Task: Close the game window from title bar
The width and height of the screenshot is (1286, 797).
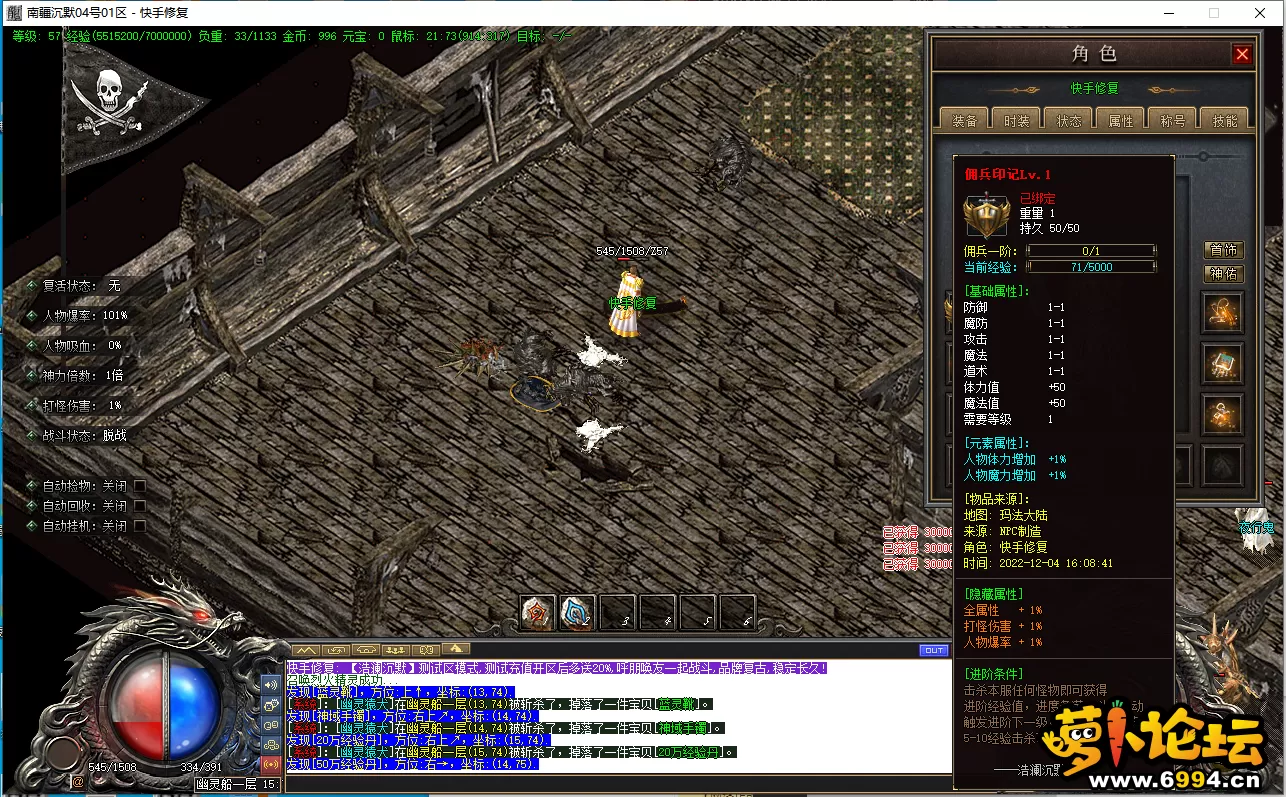Action: pyautogui.click(x=1259, y=13)
